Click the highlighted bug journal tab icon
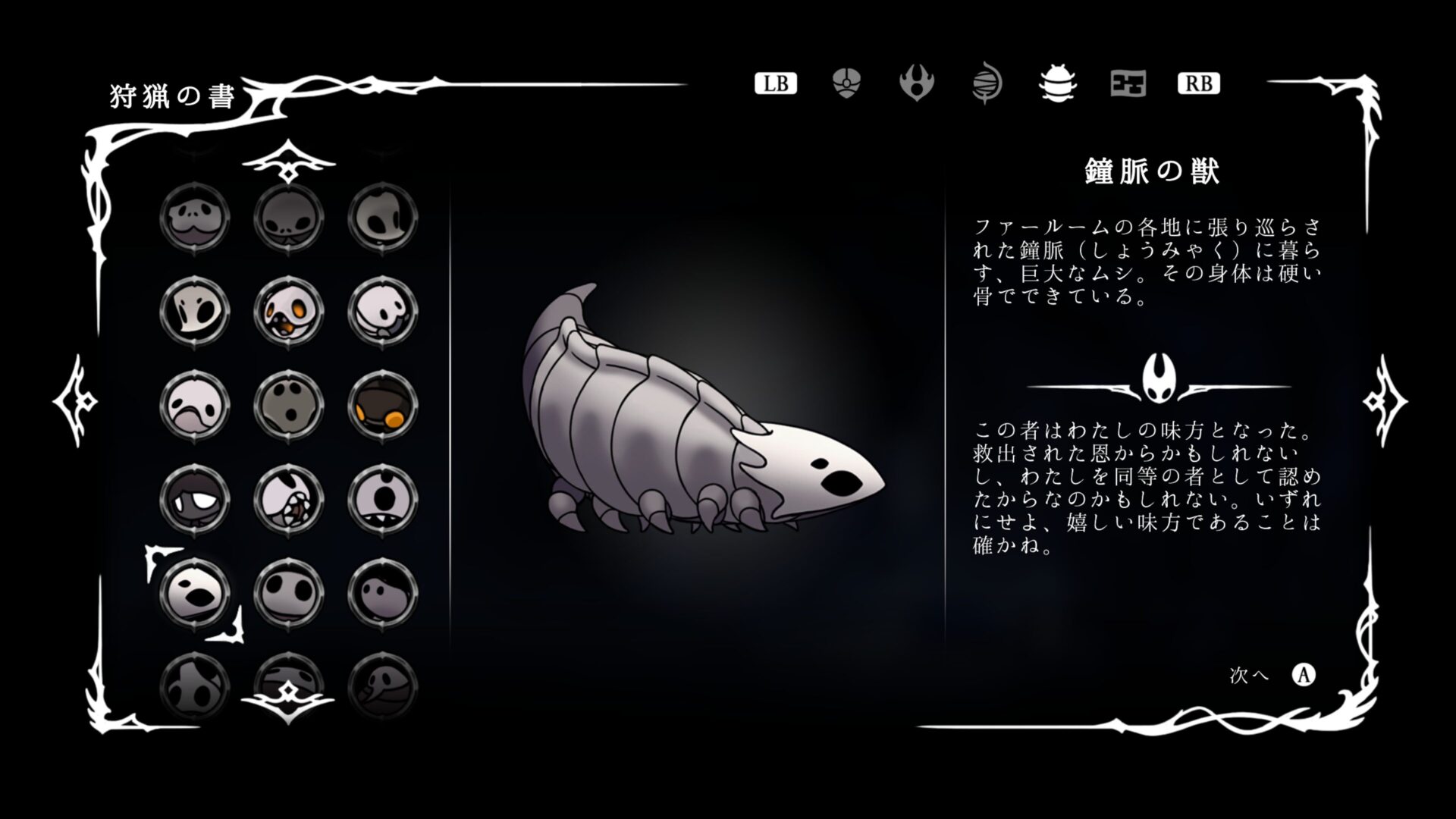This screenshot has width=1456, height=819. tap(1058, 83)
